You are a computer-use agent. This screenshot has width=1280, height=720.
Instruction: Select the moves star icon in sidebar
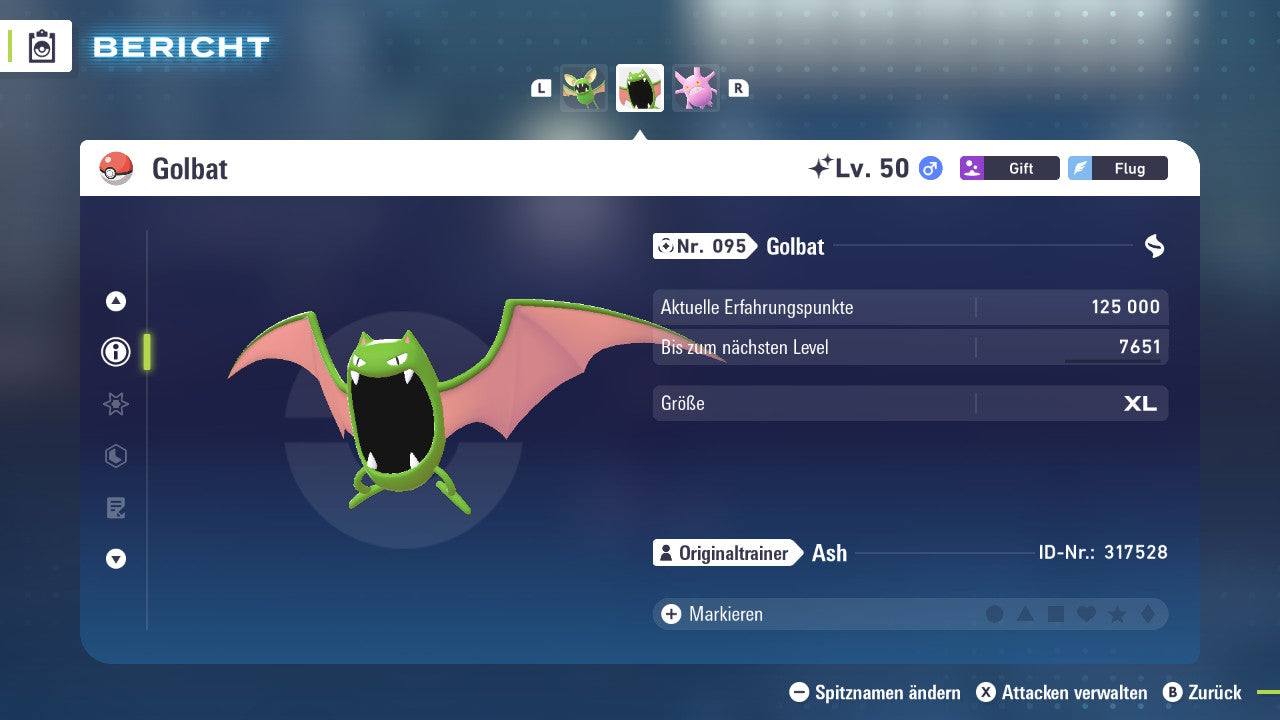(x=115, y=404)
